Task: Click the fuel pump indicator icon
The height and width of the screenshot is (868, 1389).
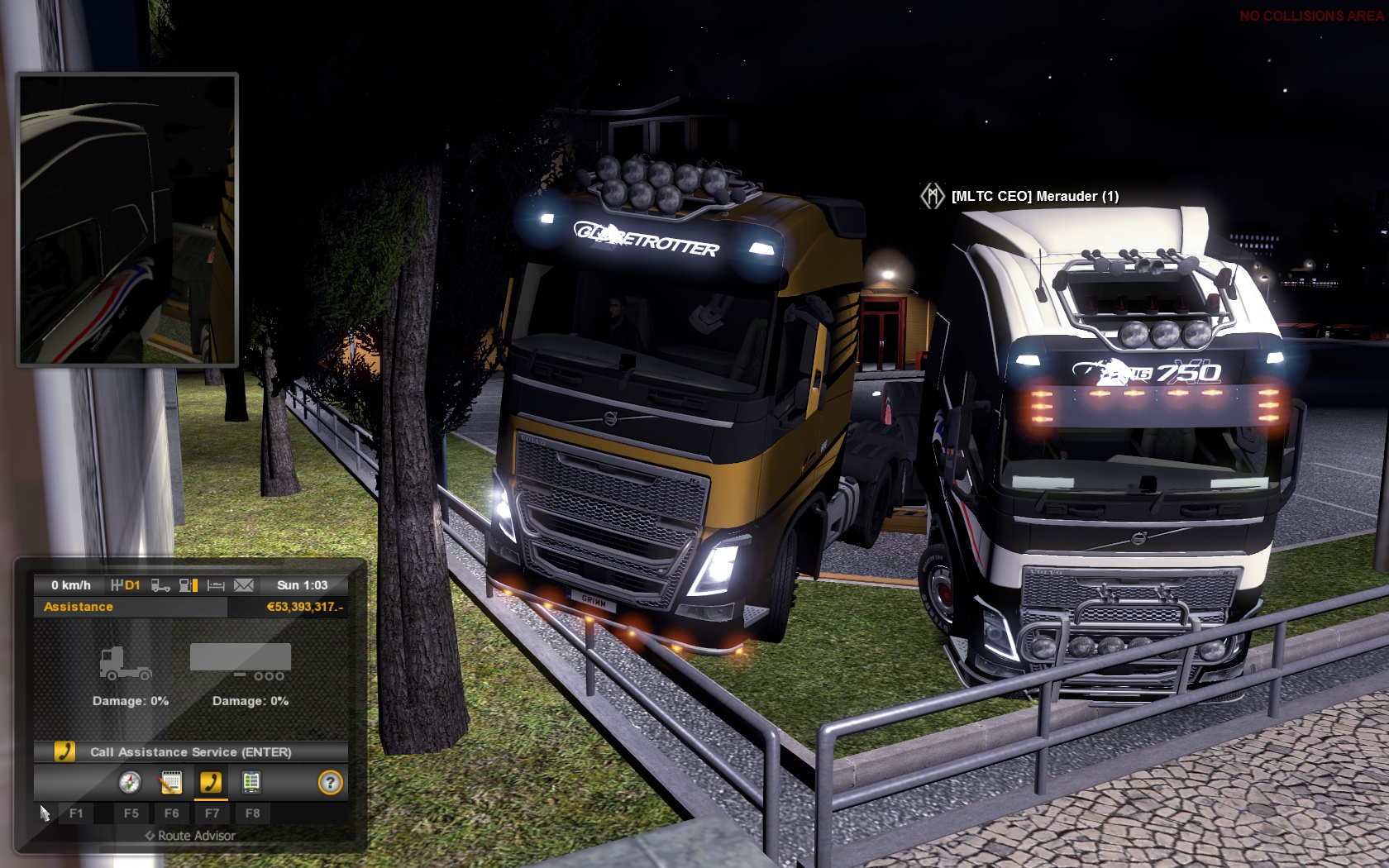Action: (x=189, y=585)
